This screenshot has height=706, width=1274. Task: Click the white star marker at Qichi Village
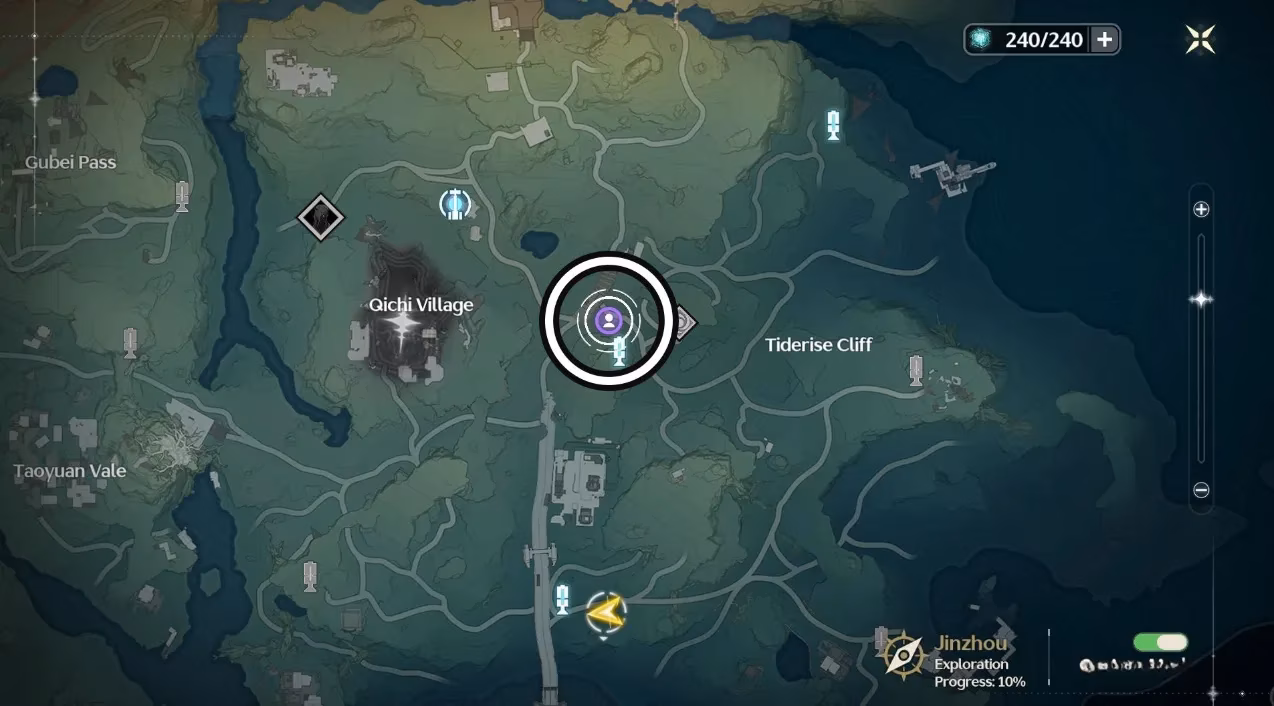[x=404, y=326]
